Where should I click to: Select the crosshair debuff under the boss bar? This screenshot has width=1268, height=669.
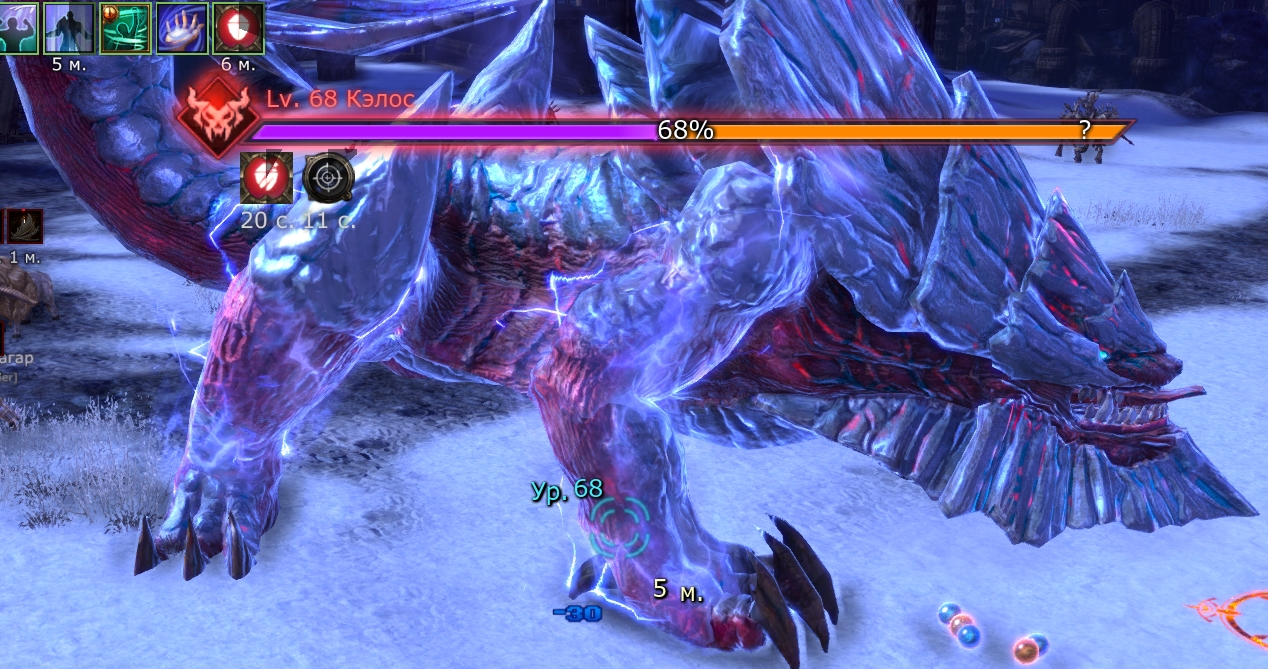tap(327, 180)
